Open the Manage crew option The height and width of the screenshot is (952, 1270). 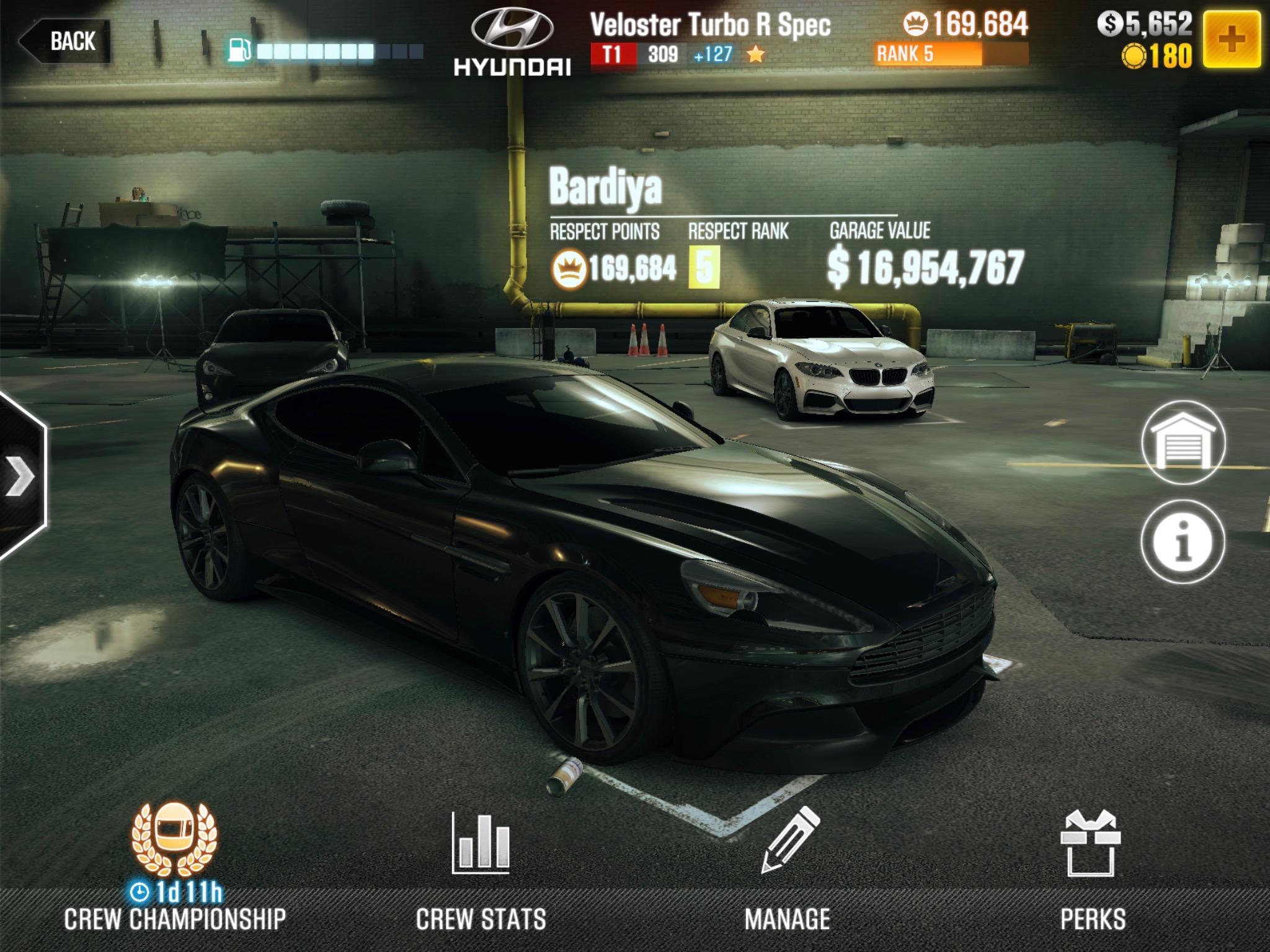(788, 868)
